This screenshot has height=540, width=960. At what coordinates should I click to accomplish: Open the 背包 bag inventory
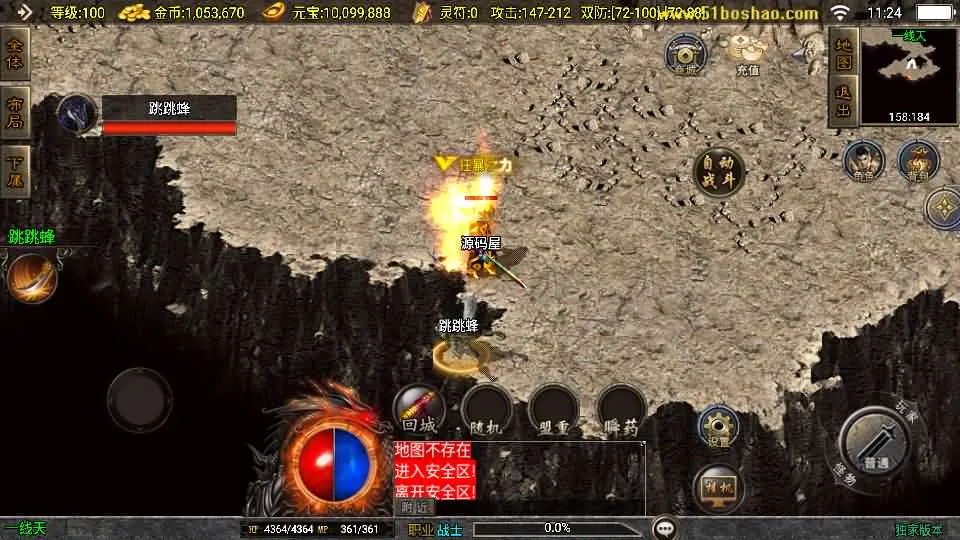pyautogui.click(x=917, y=161)
